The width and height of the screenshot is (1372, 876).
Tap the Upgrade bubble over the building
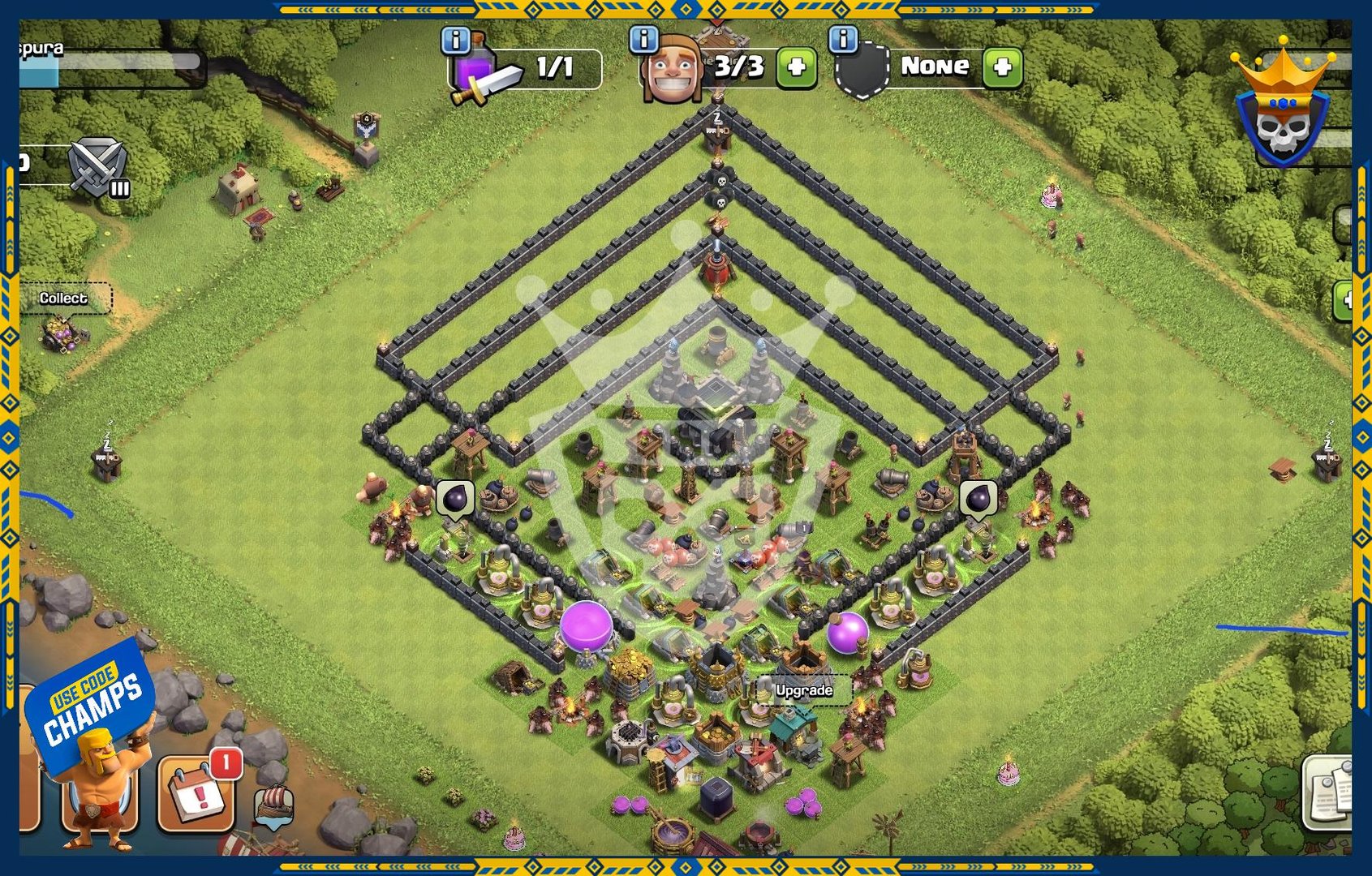(803, 690)
